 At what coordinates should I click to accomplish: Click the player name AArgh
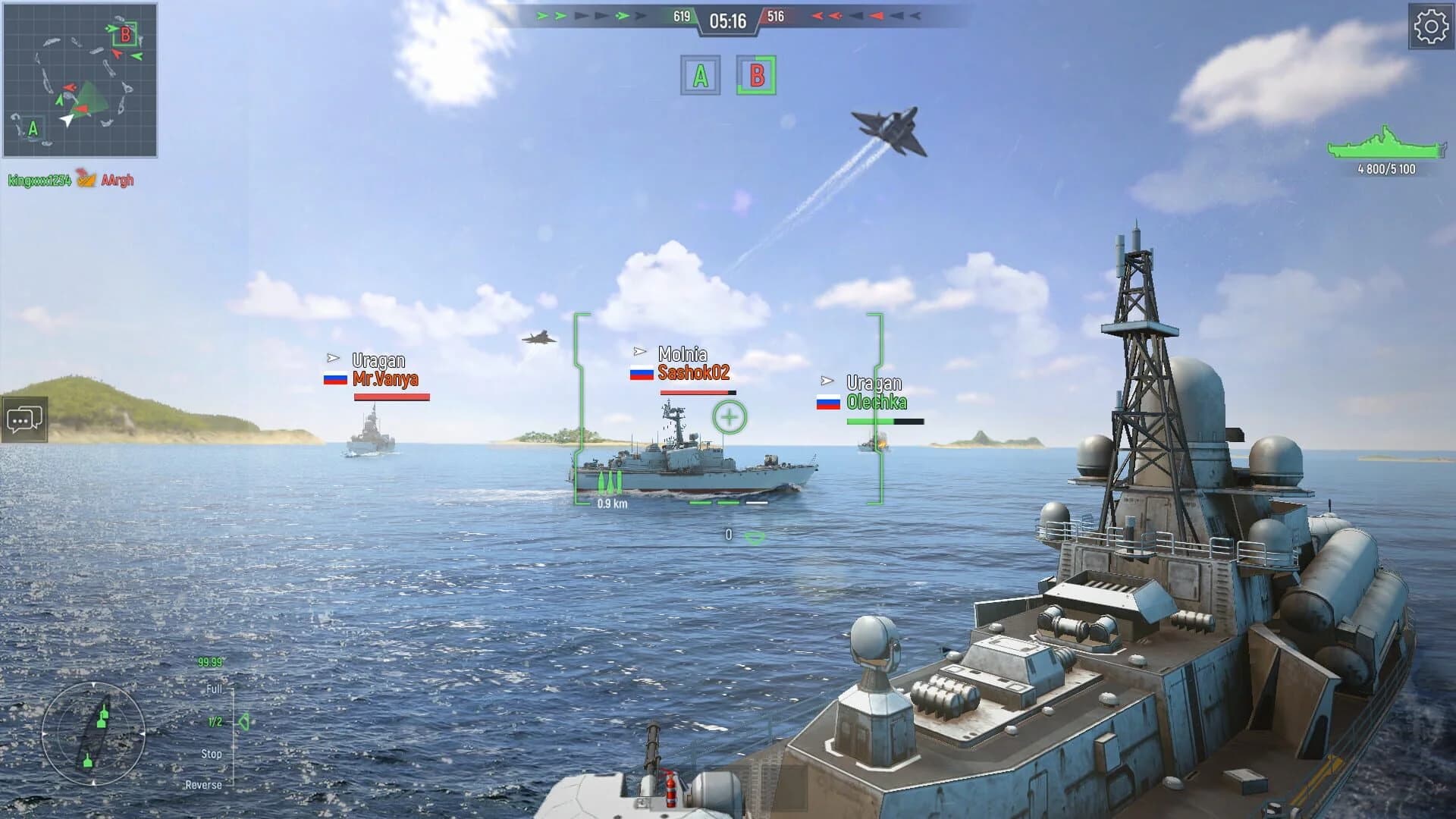point(118,180)
